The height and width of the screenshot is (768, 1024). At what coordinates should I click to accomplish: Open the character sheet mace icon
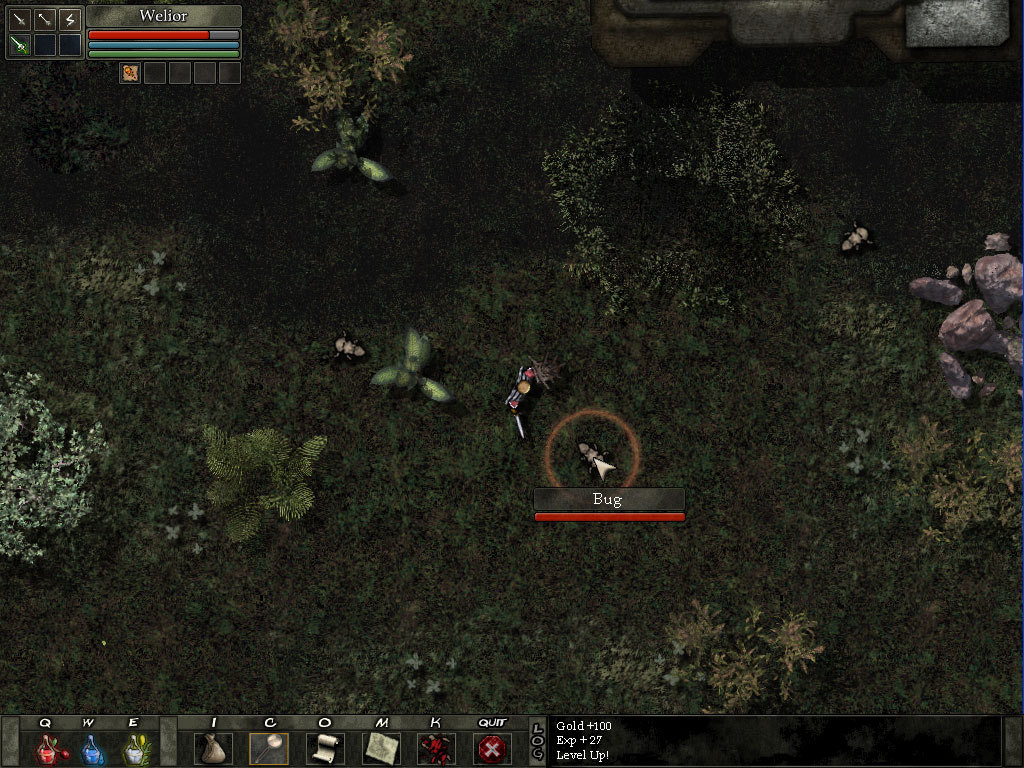269,748
